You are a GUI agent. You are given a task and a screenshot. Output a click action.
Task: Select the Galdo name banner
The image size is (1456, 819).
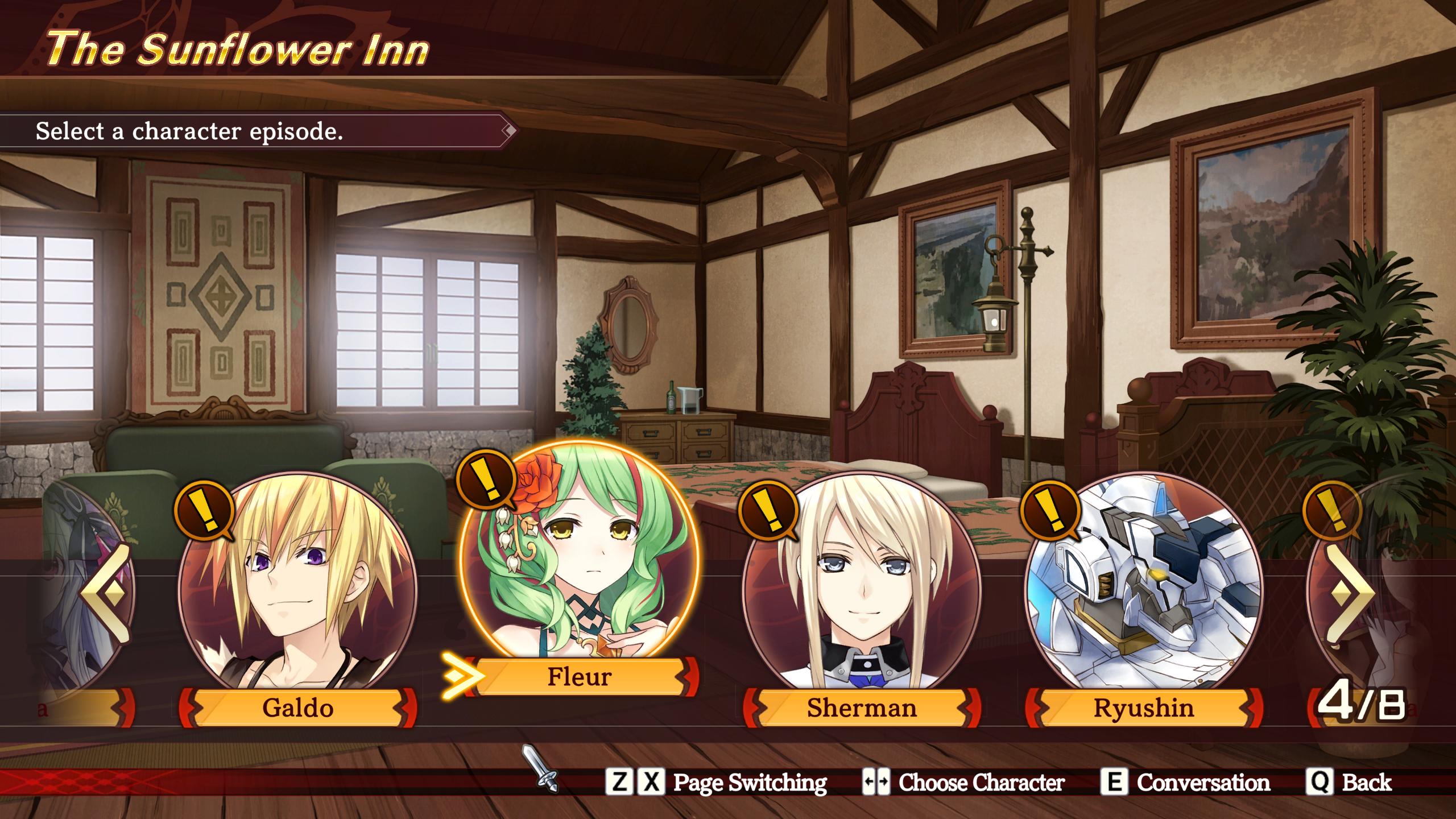[297, 708]
